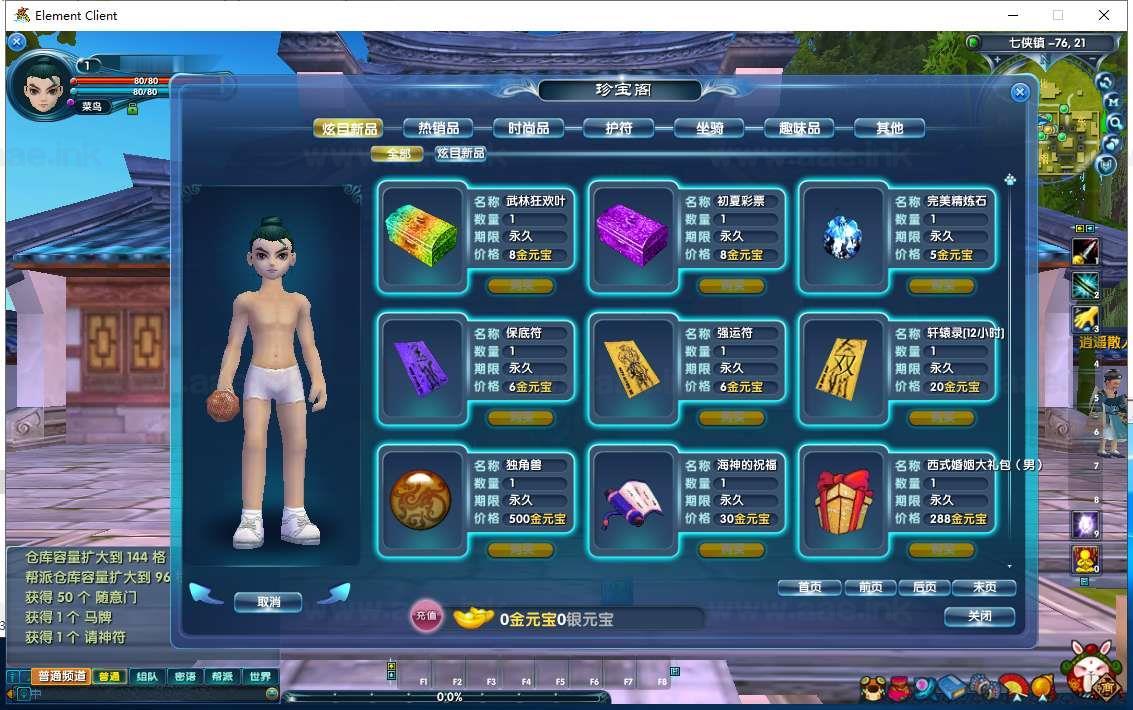This screenshot has width=1133, height=710.
Task: Select the 初夏彩票 purple chest item
Action: pos(631,234)
